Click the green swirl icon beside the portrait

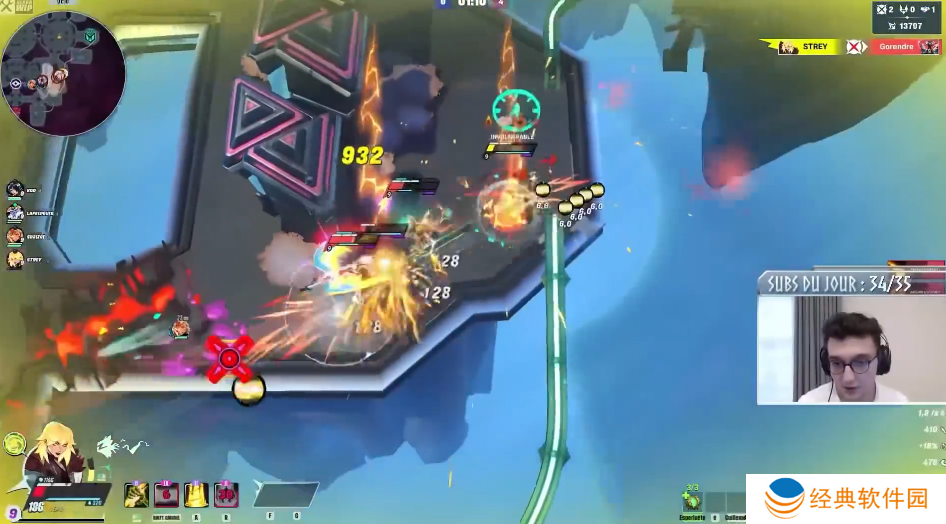point(14,444)
